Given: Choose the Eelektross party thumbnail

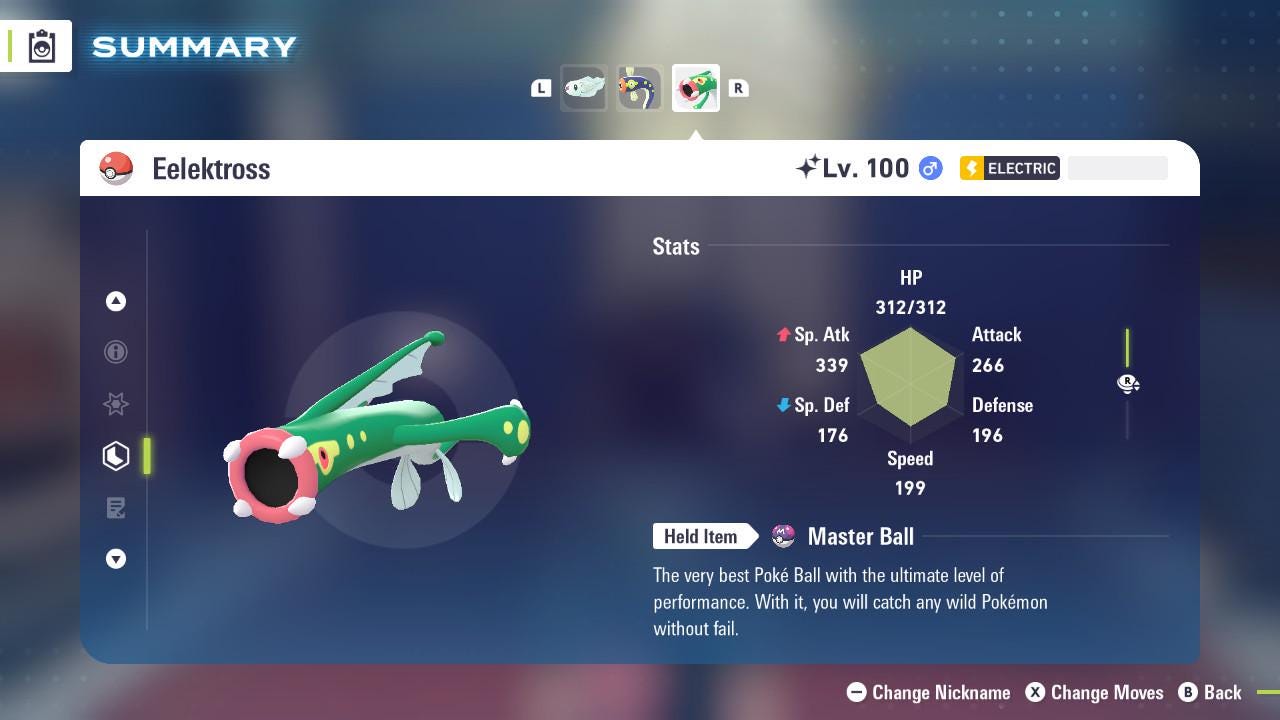Looking at the screenshot, I should coord(695,88).
